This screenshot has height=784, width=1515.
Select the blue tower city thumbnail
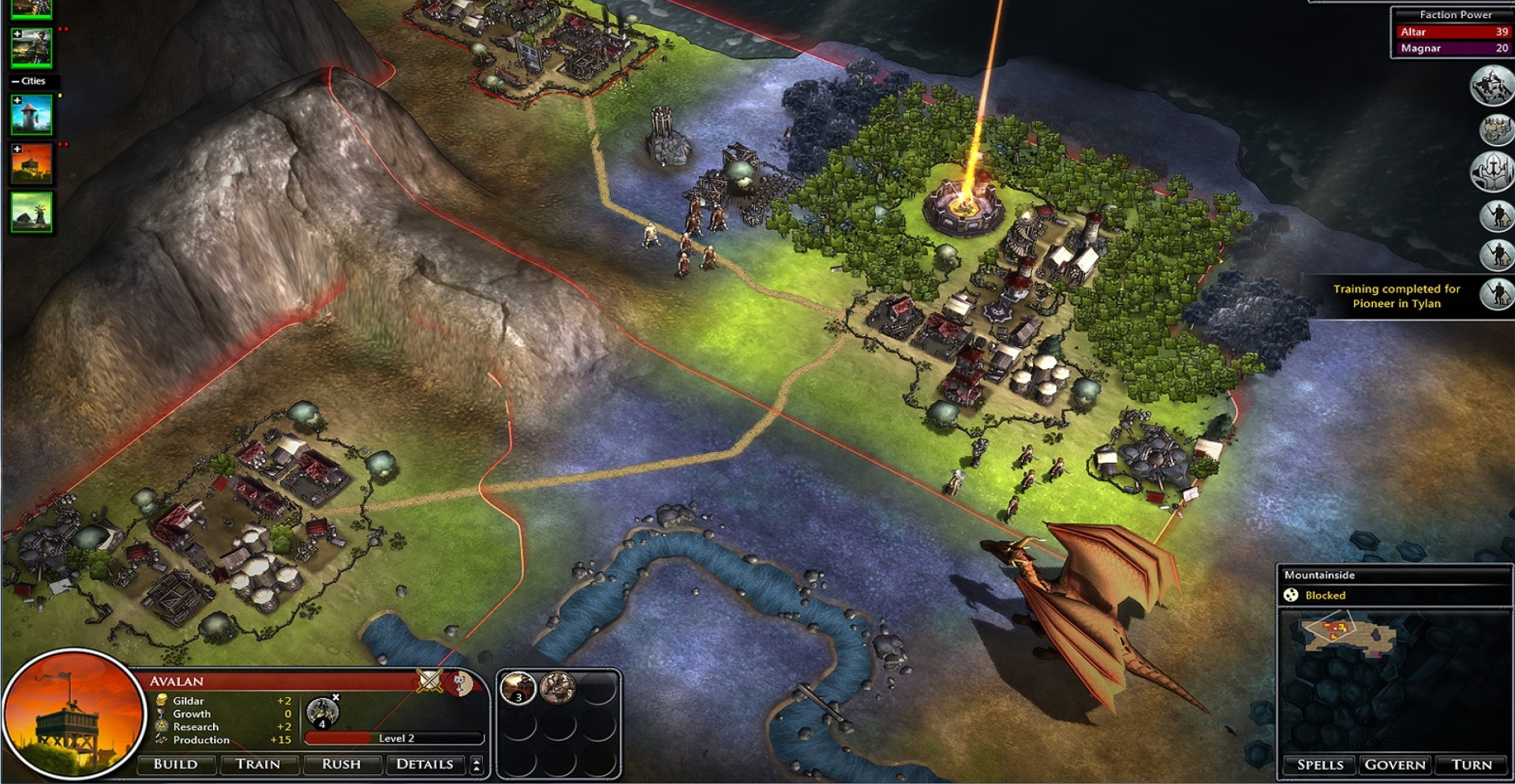32,115
